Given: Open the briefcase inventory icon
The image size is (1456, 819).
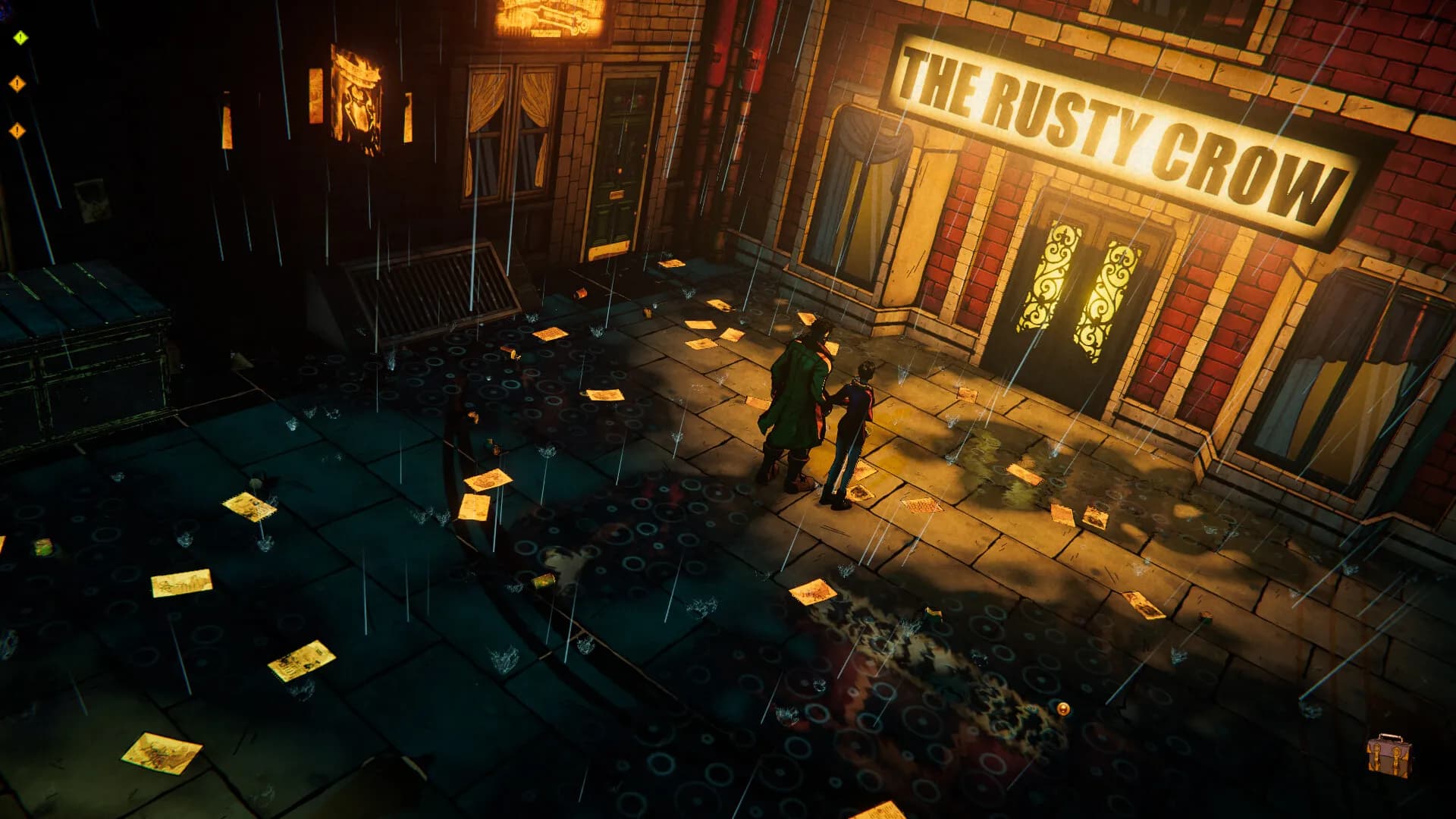Looking at the screenshot, I should (1389, 755).
